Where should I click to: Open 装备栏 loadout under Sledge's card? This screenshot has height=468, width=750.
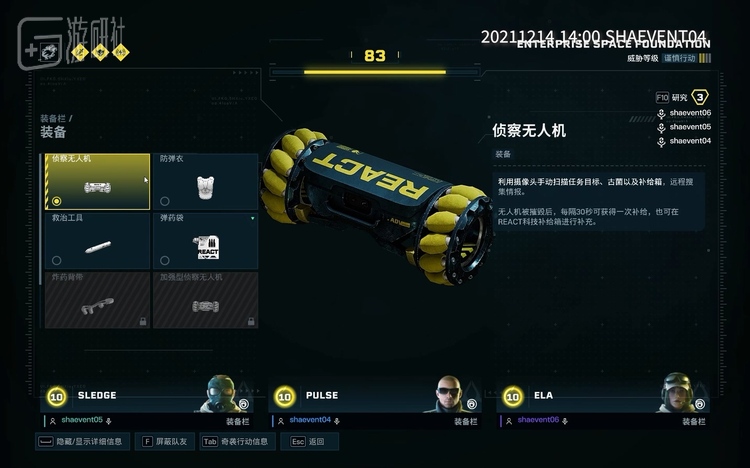237,421
